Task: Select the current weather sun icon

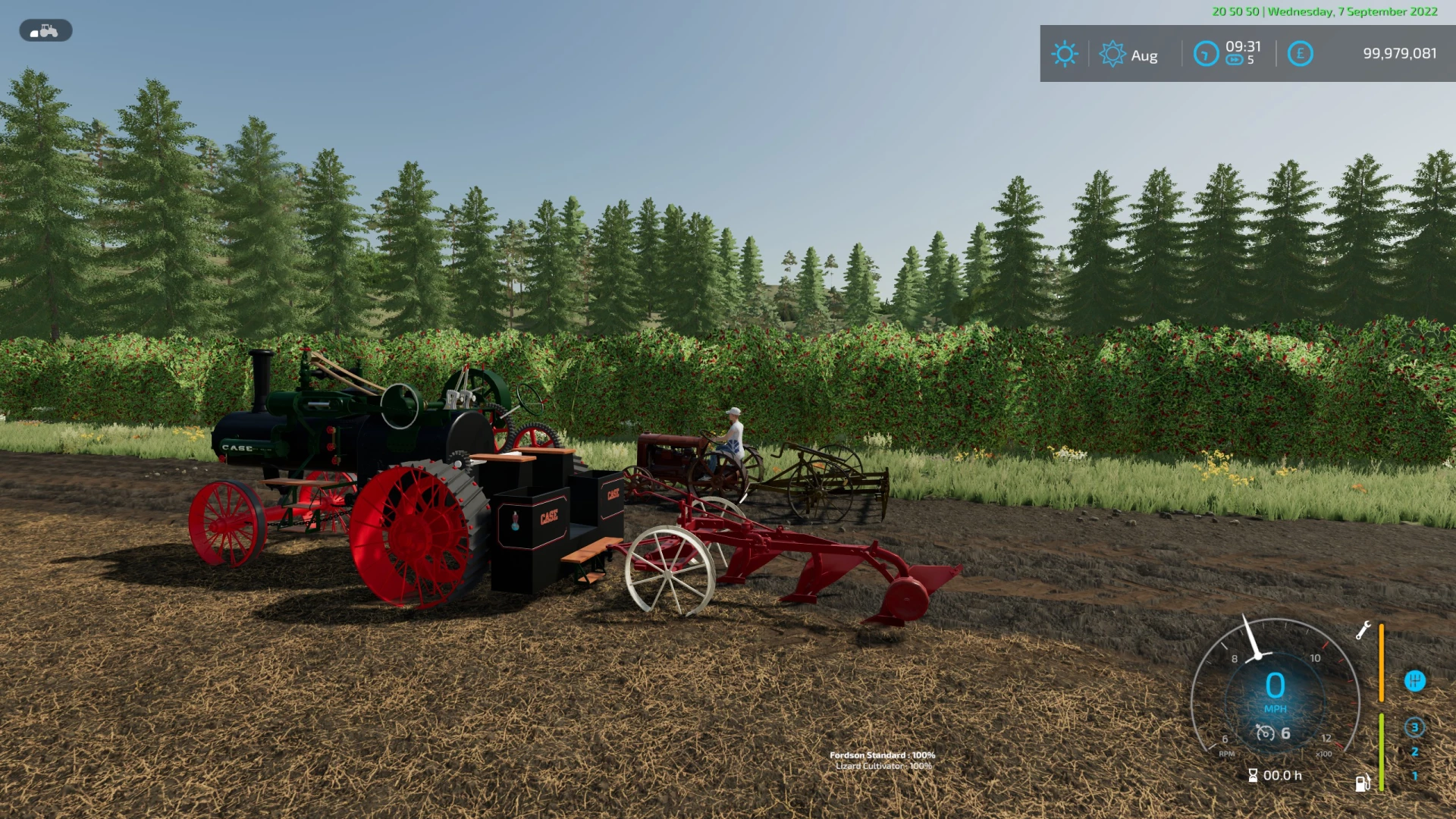Action: pyautogui.click(x=1065, y=53)
